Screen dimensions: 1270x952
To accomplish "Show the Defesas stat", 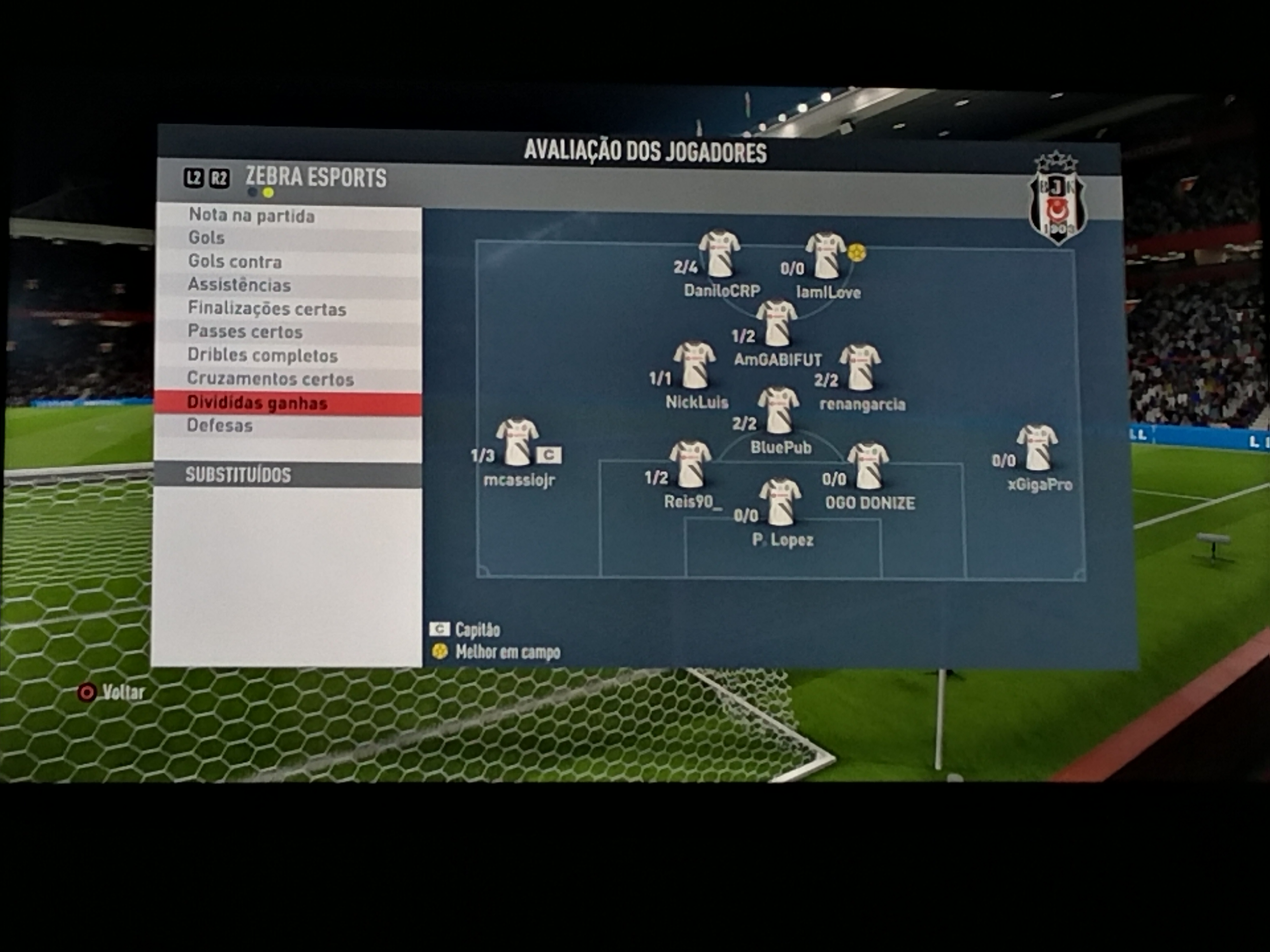I will point(219,426).
